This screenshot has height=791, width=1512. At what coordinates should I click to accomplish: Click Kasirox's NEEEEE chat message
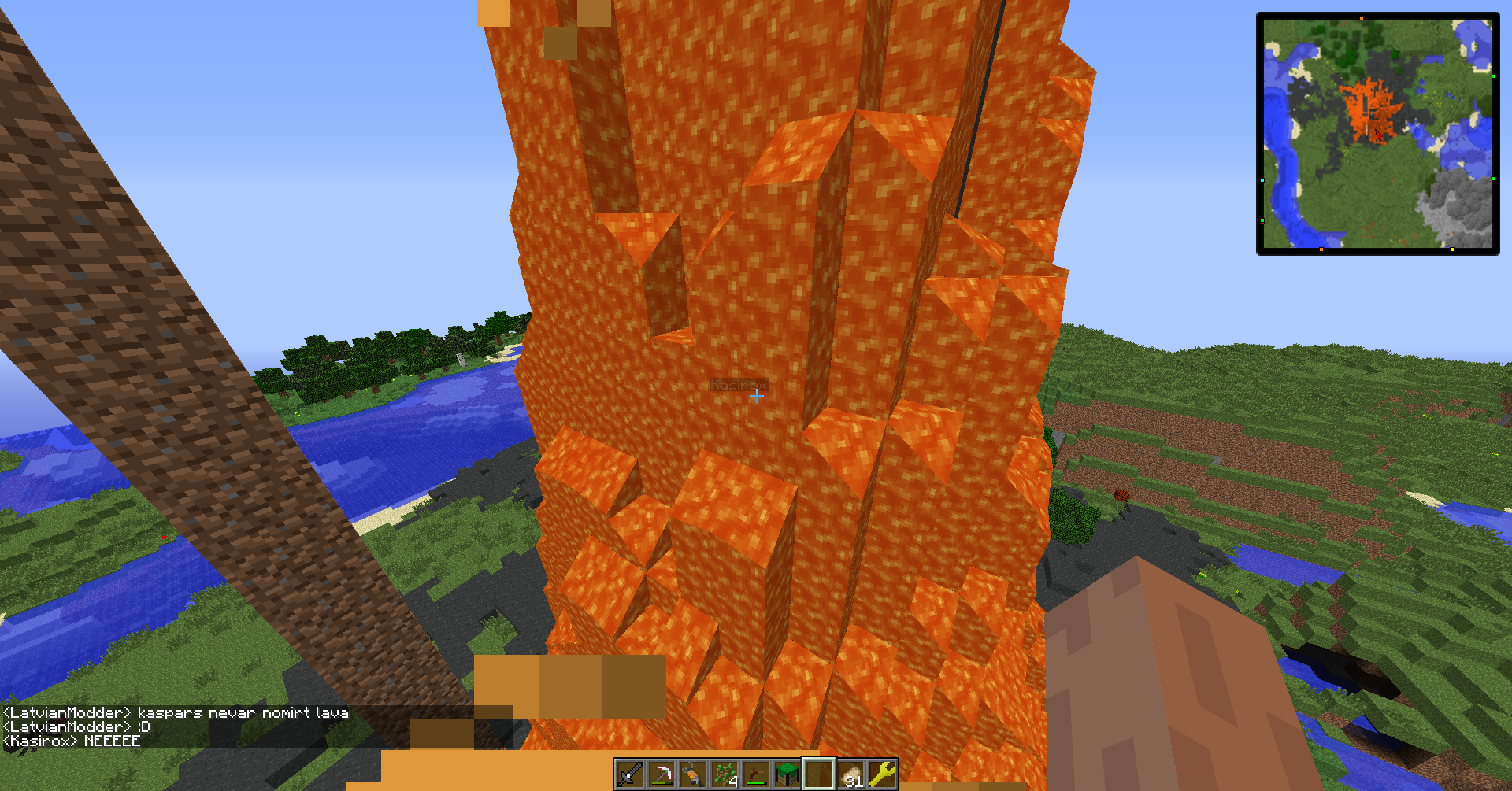[x=72, y=741]
